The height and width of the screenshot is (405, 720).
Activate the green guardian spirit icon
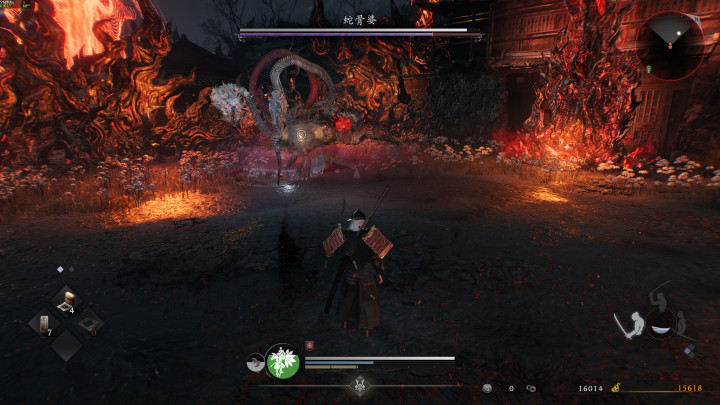[x=283, y=362]
